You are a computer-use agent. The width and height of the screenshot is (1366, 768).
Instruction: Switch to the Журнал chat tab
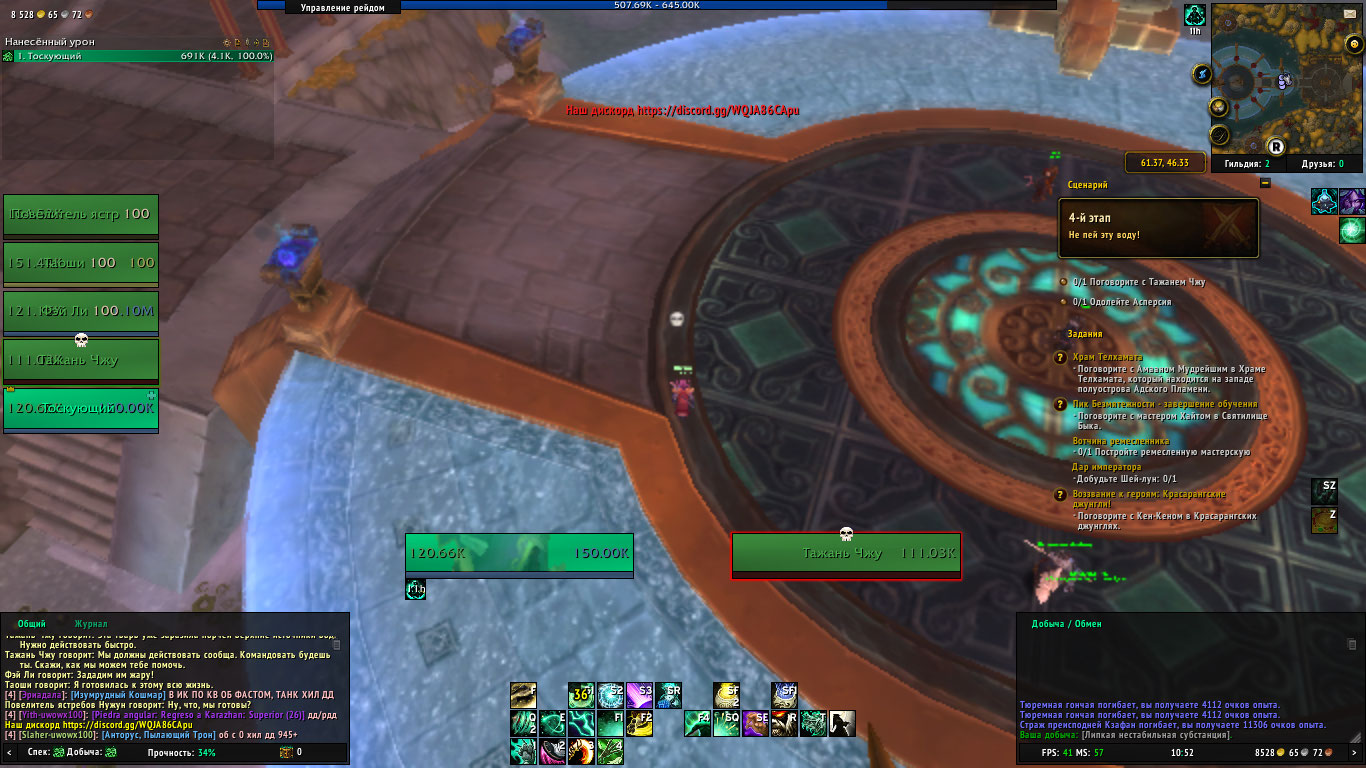91,624
